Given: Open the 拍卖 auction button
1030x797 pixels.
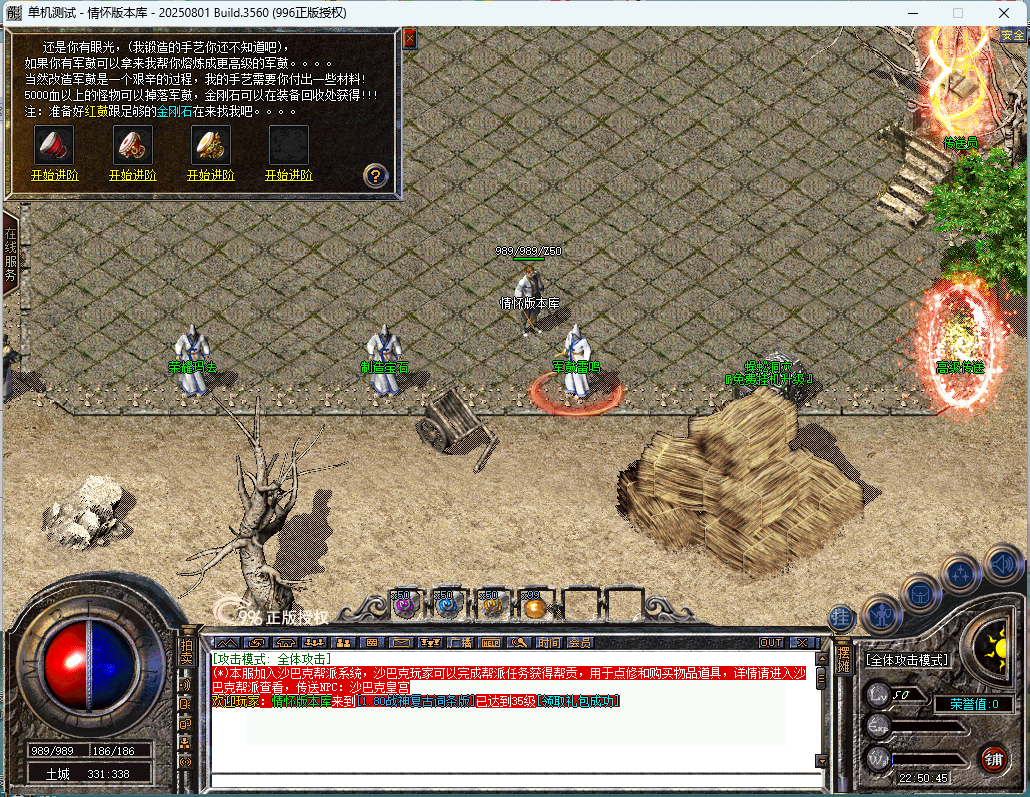Looking at the screenshot, I should pos(186,651).
